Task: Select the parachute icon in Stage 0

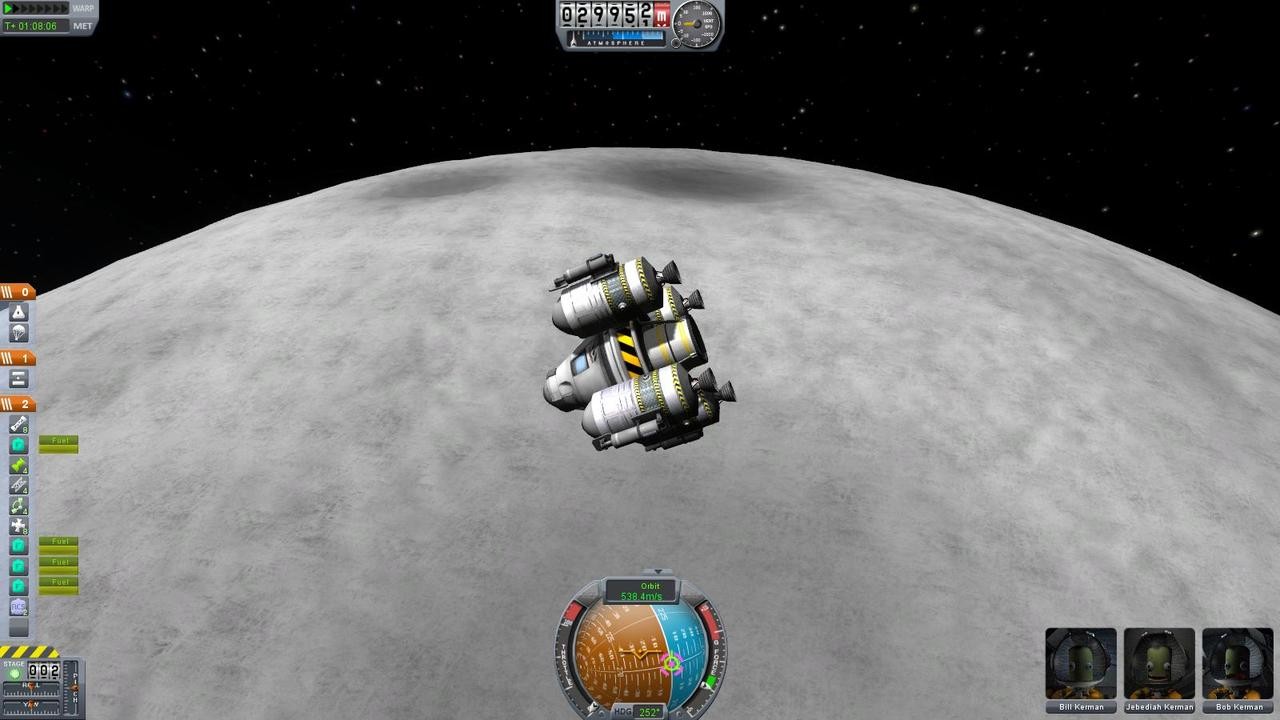Action: click(17, 332)
